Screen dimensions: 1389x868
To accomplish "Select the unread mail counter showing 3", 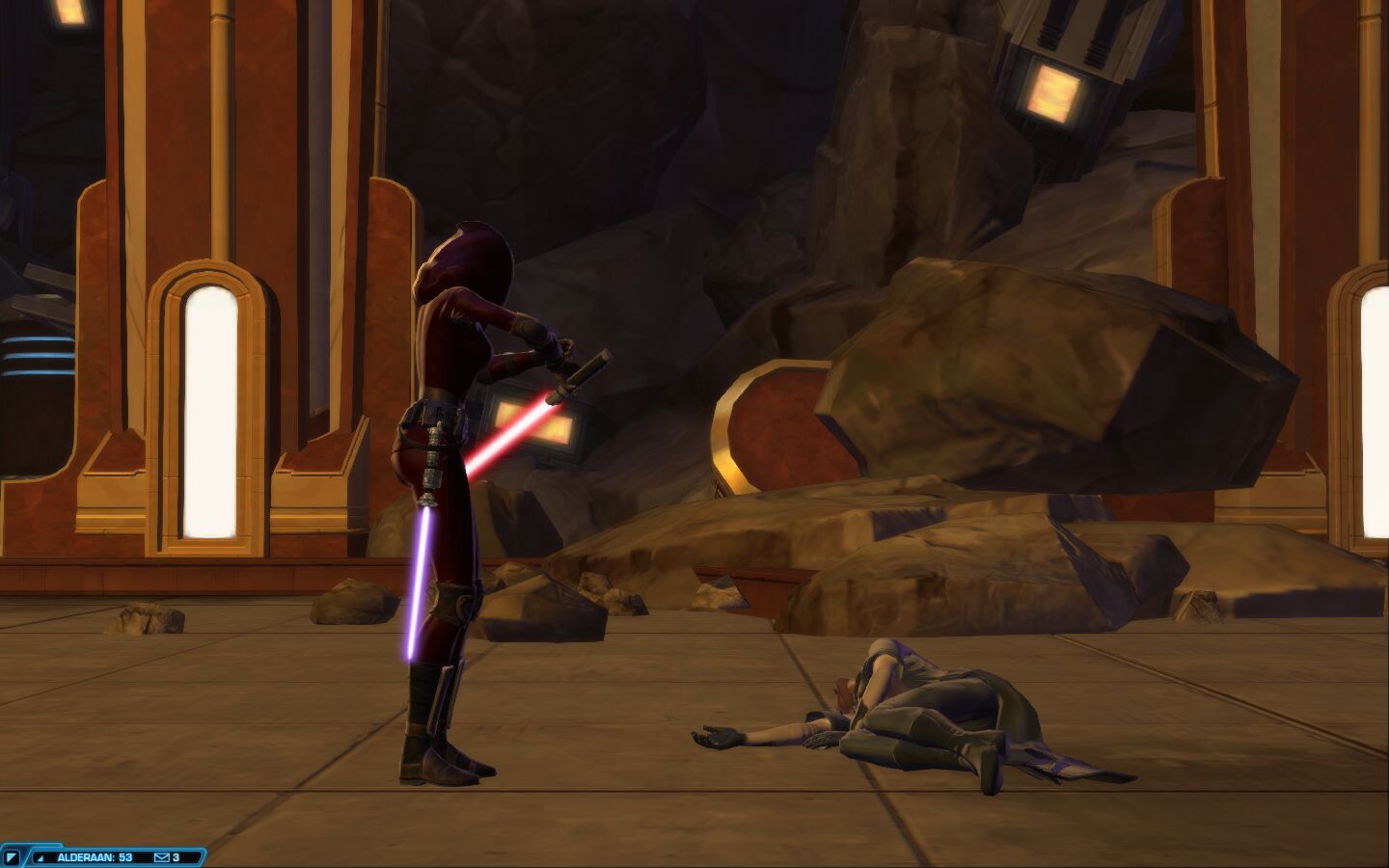I will (176, 856).
